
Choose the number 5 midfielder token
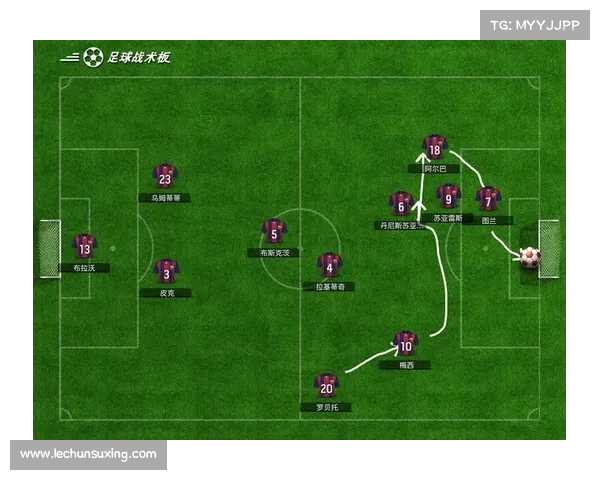click(274, 232)
